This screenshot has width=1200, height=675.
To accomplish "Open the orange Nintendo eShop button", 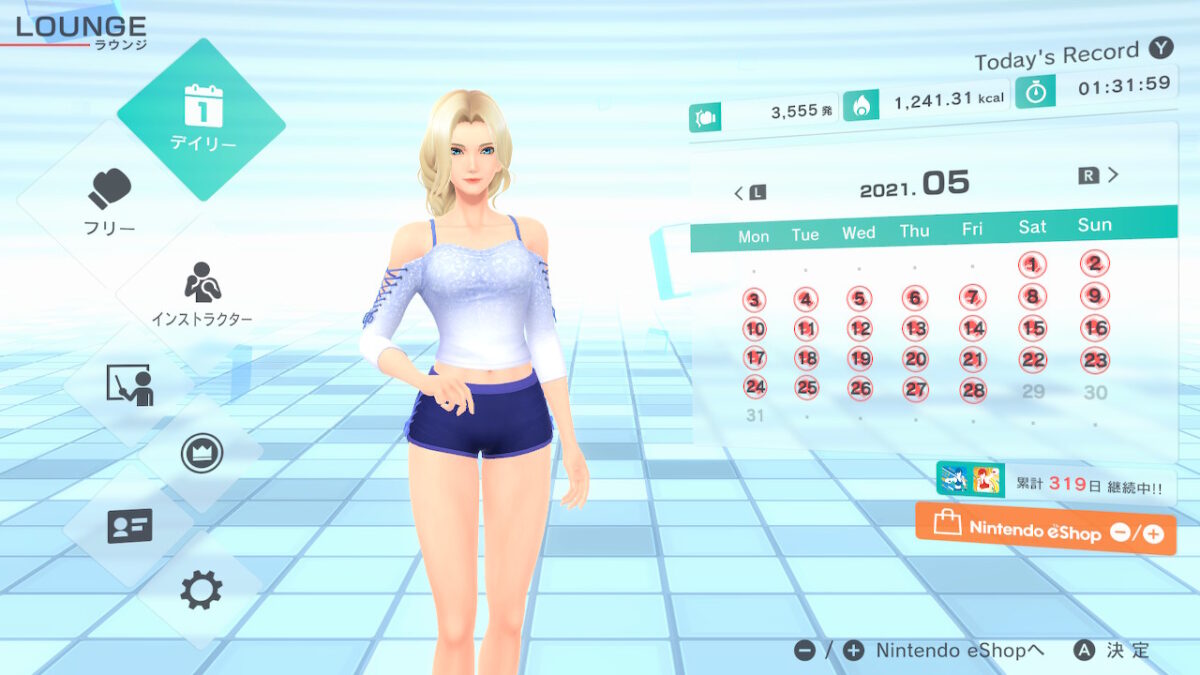I will (1045, 530).
